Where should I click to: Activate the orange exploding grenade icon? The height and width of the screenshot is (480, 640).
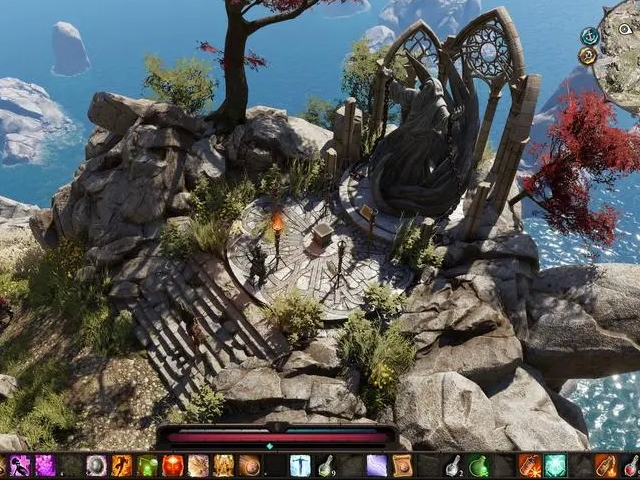tap(529, 465)
